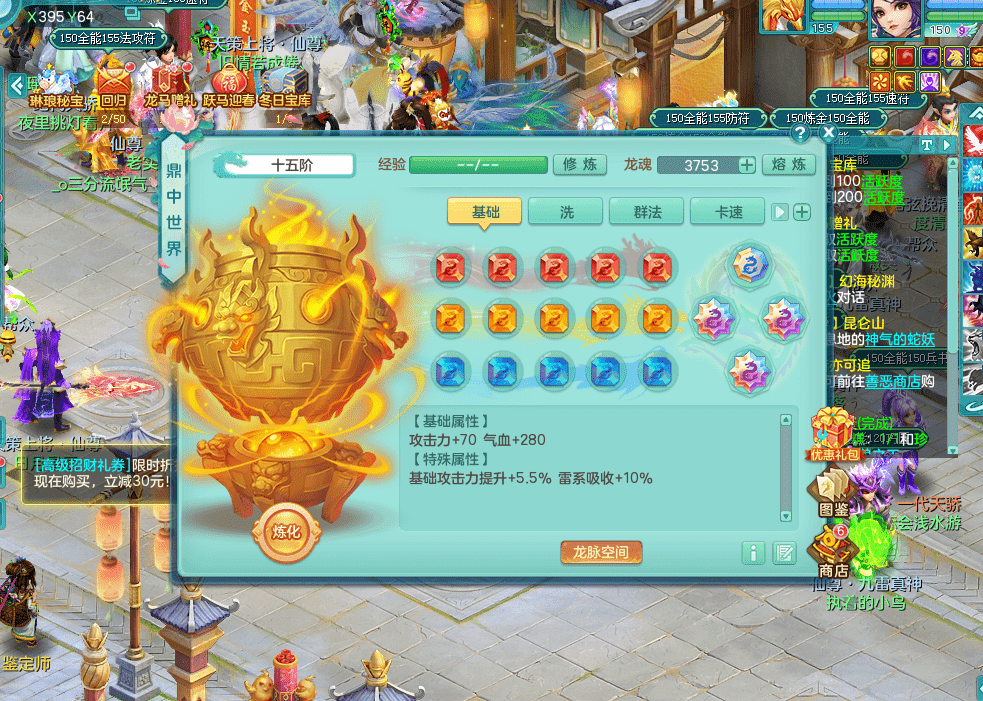Open the 冬日宝库 treasure chest event
The height and width of the screenshot is (701, 983).
pos(284,83)
